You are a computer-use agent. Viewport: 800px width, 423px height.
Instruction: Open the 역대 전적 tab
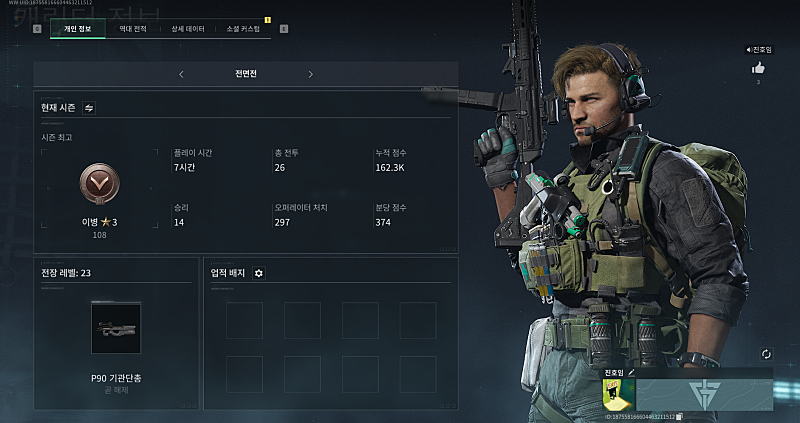133,29
